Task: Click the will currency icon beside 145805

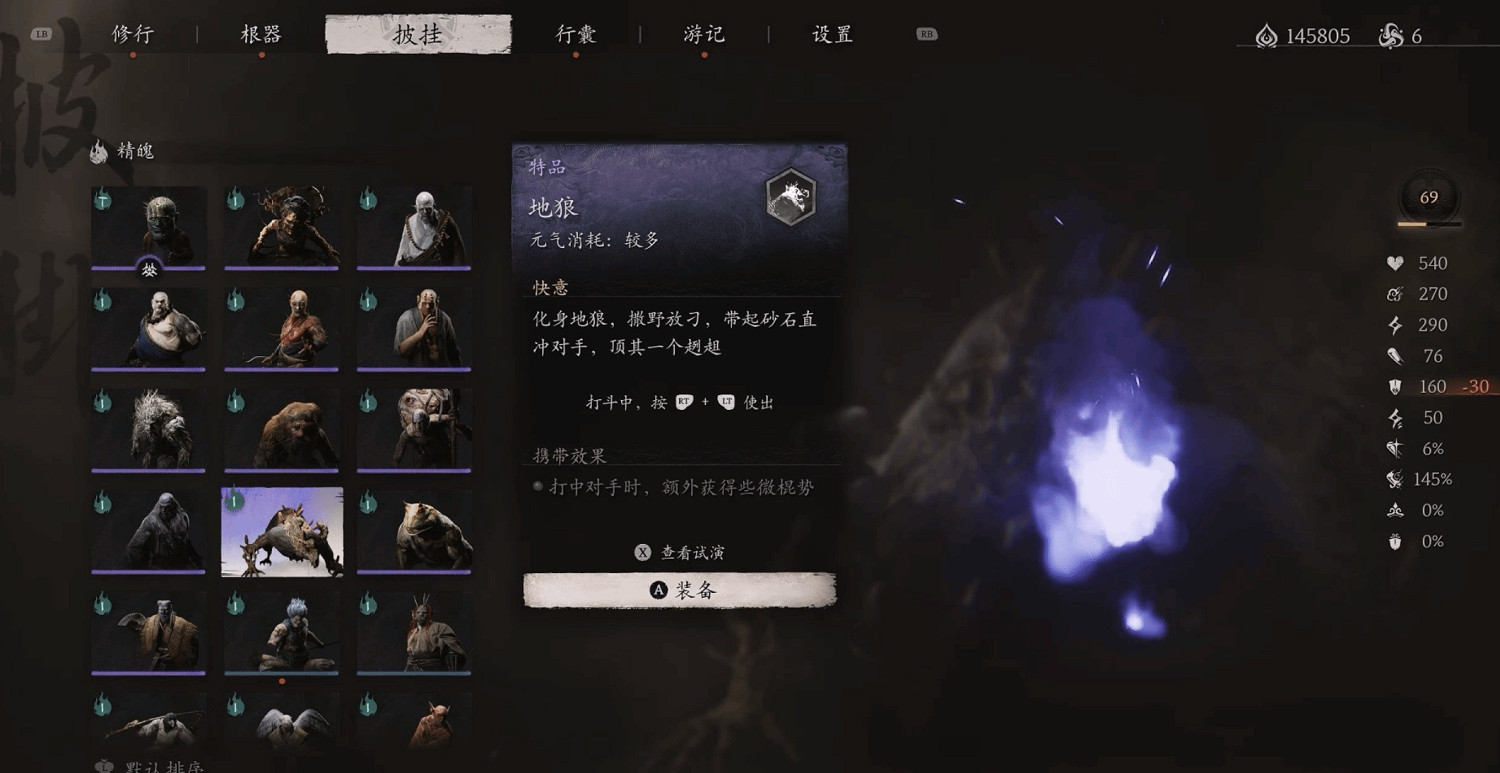Action: click(1266, 35)
